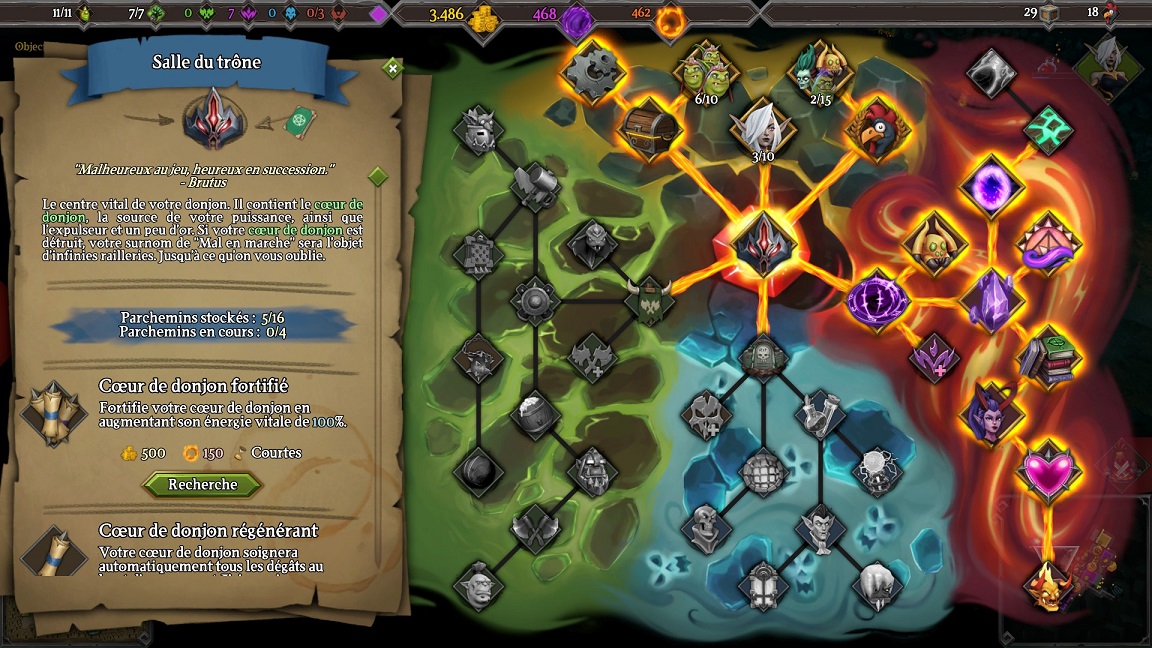The image size is (1152, 648).
Task: Click the green spellbook icon in the panel
Action: click(x=299, y=122)
